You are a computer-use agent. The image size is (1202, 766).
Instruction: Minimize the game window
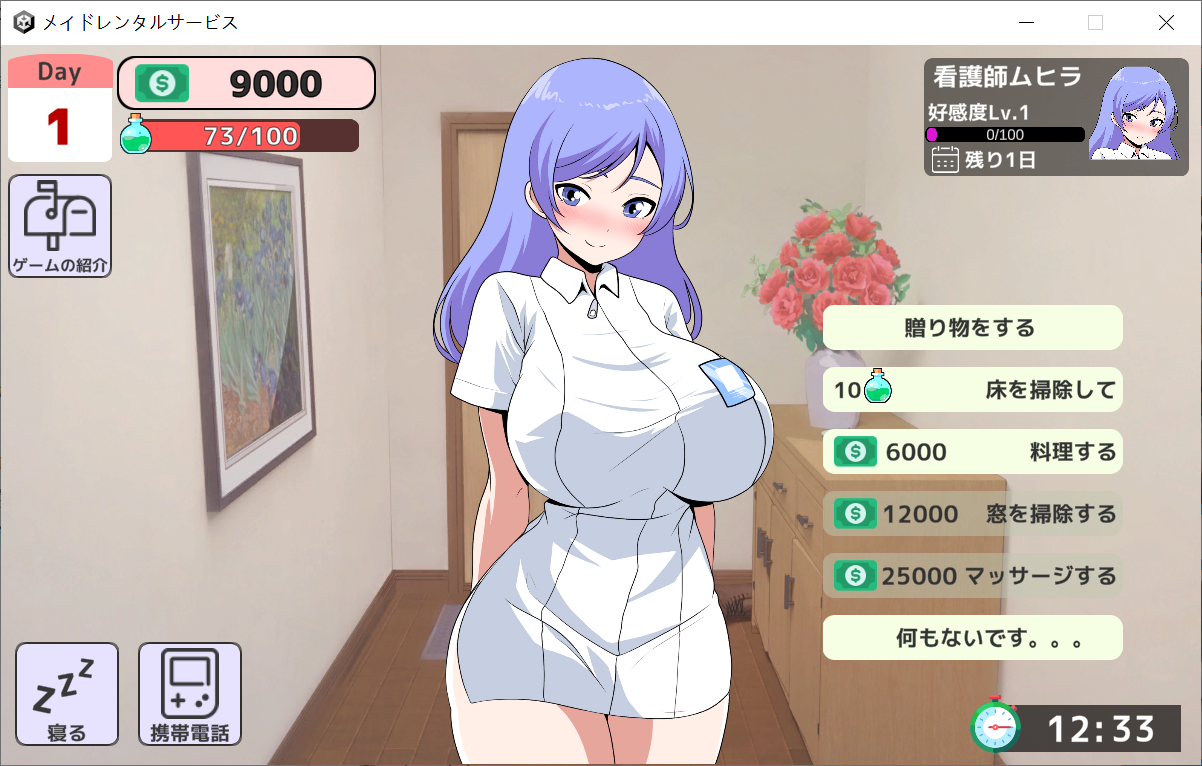point(1026,23)
